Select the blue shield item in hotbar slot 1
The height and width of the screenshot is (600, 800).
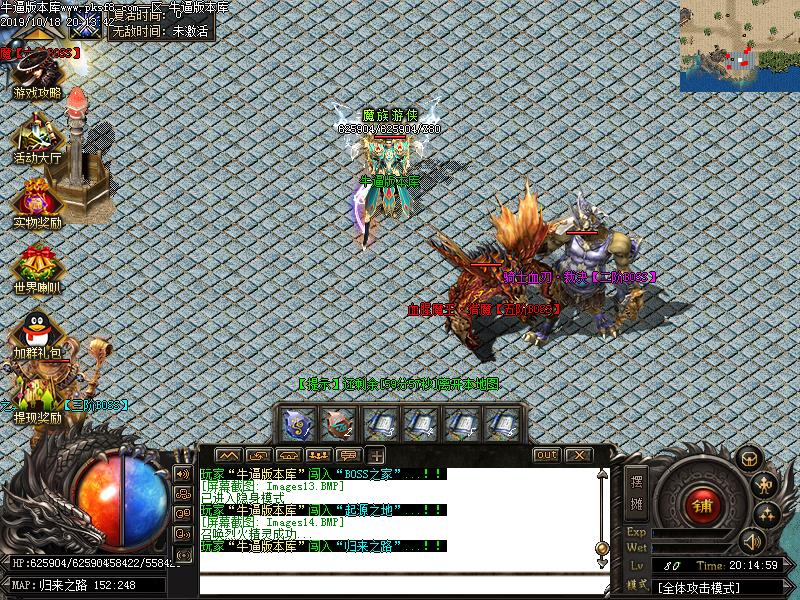(299, 424)
